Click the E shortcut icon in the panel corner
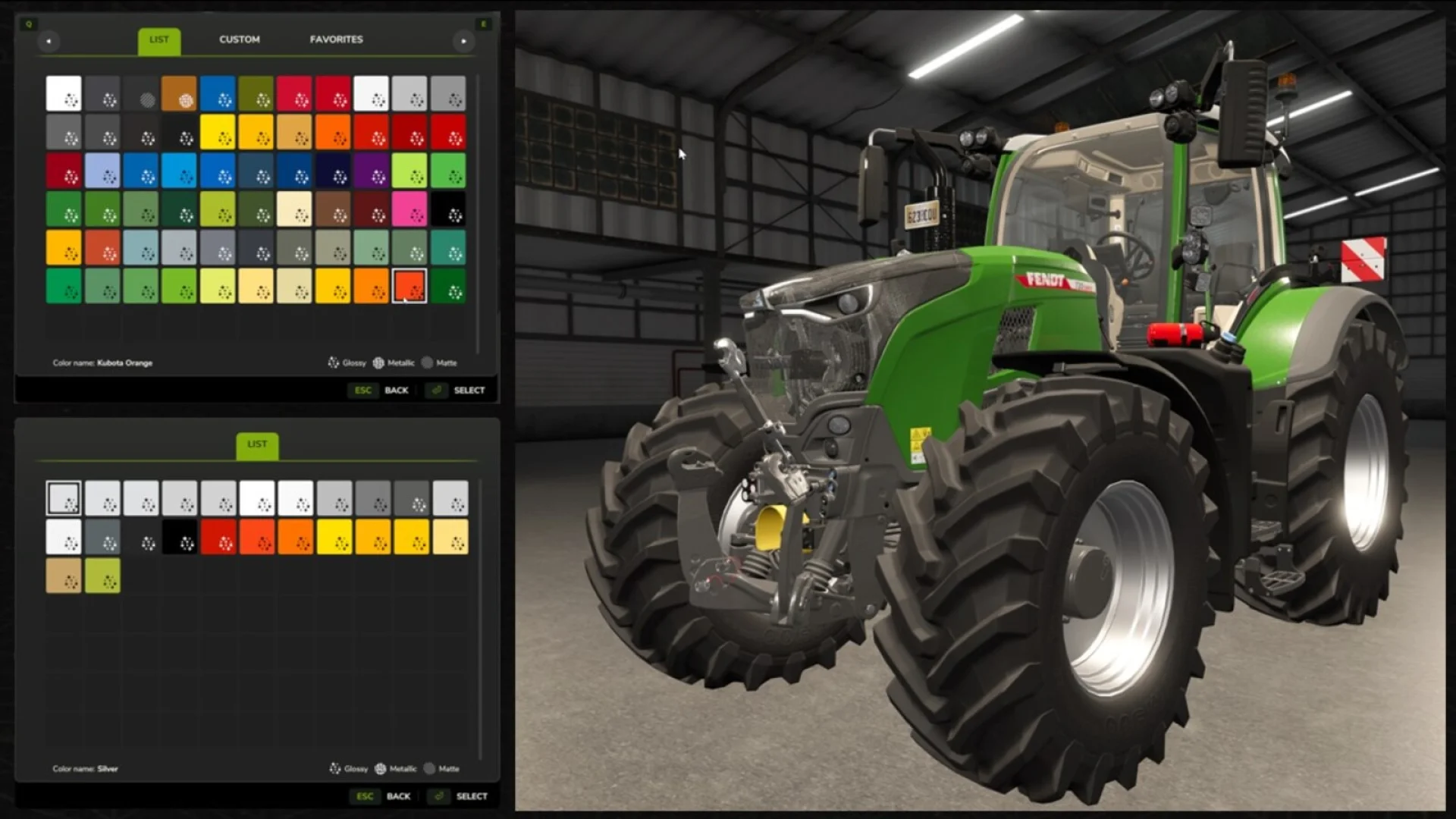 pos(483,24)
